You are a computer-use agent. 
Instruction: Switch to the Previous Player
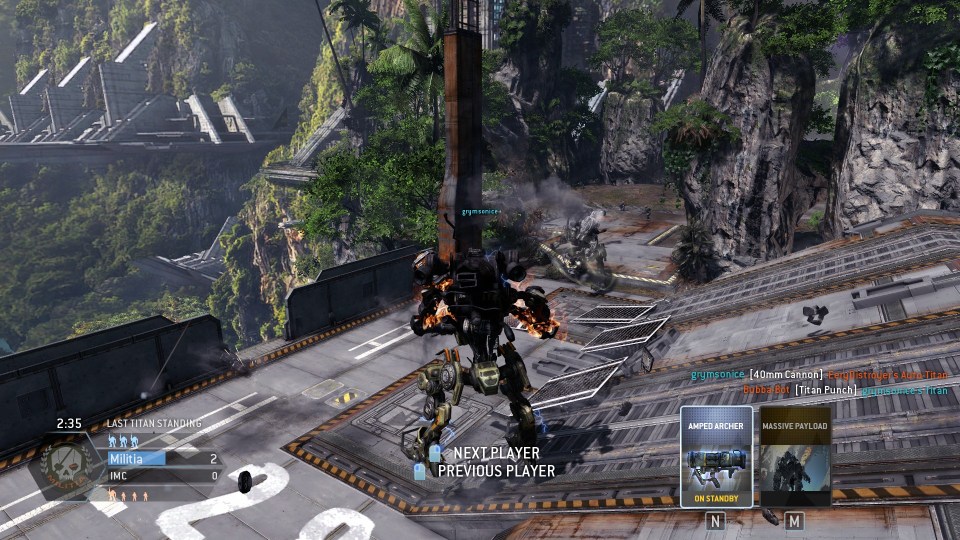[x=496, y=470]
